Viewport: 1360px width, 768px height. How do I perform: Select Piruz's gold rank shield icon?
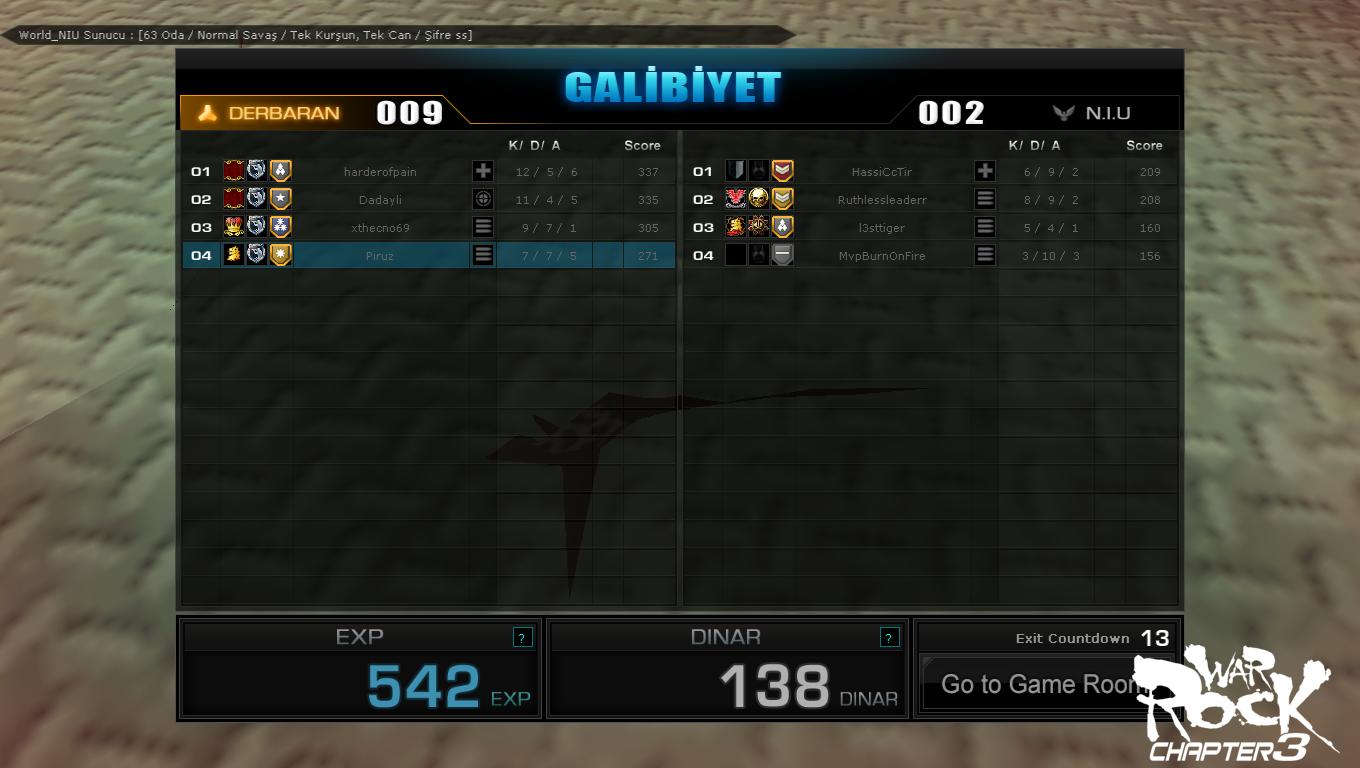[280, 255]
